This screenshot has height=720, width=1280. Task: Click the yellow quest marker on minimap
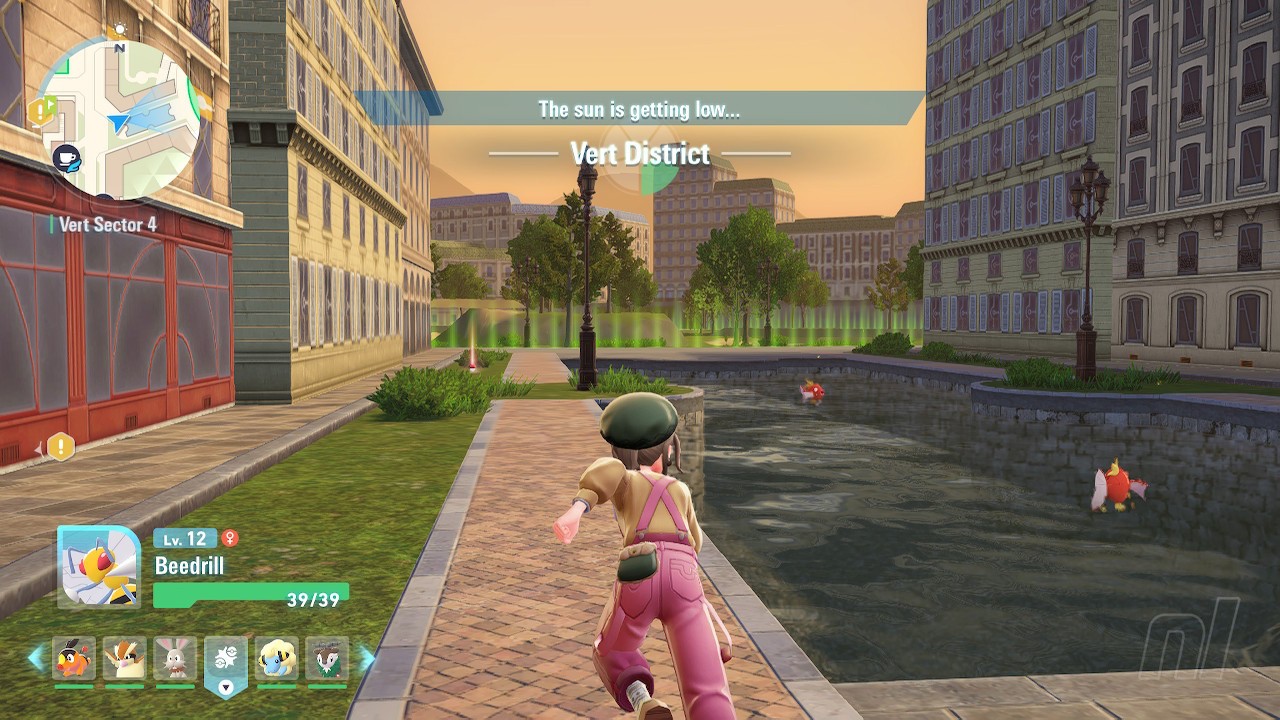tap(42, 111)
